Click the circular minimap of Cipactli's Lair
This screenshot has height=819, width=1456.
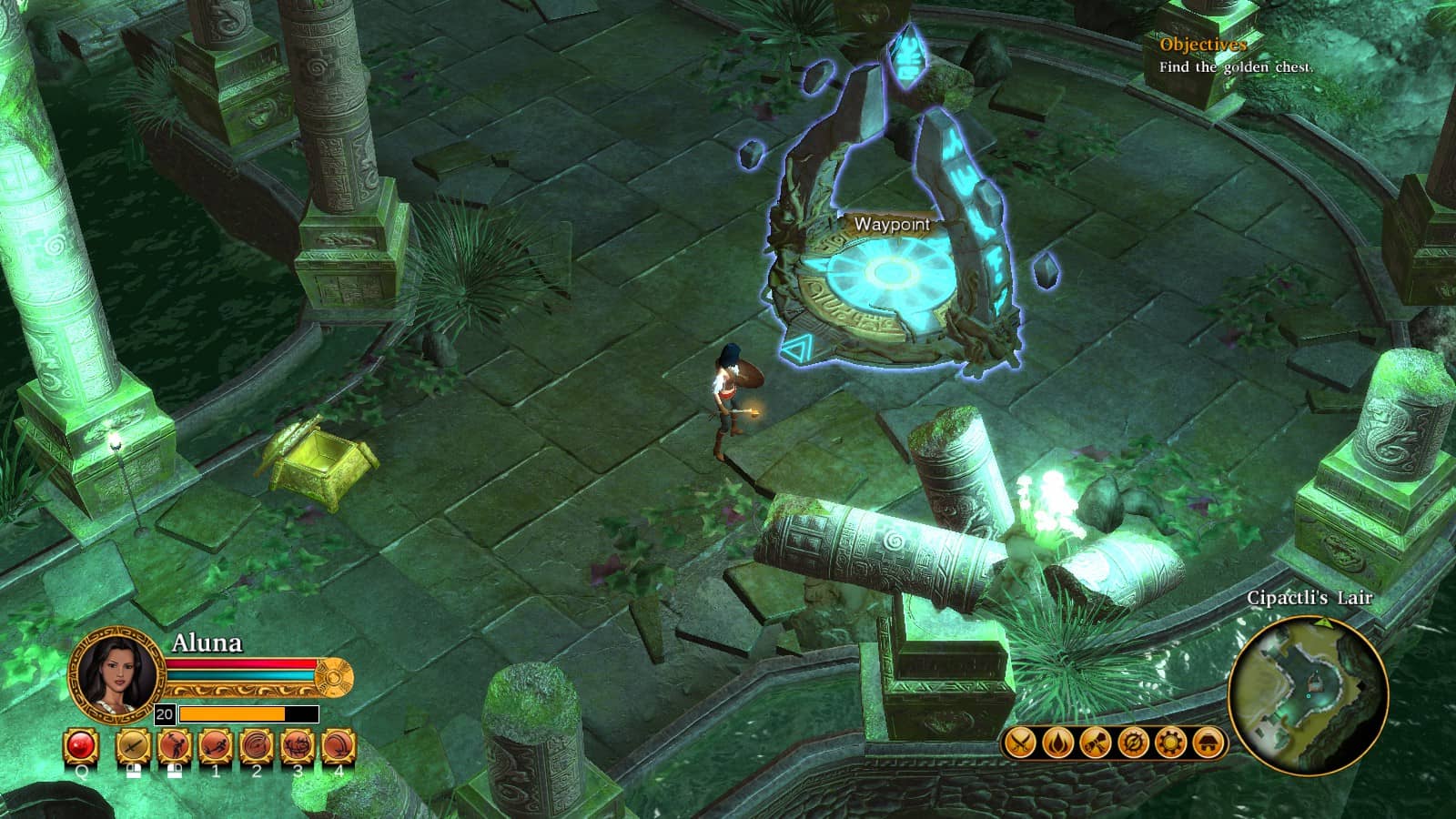(1307, 693)
